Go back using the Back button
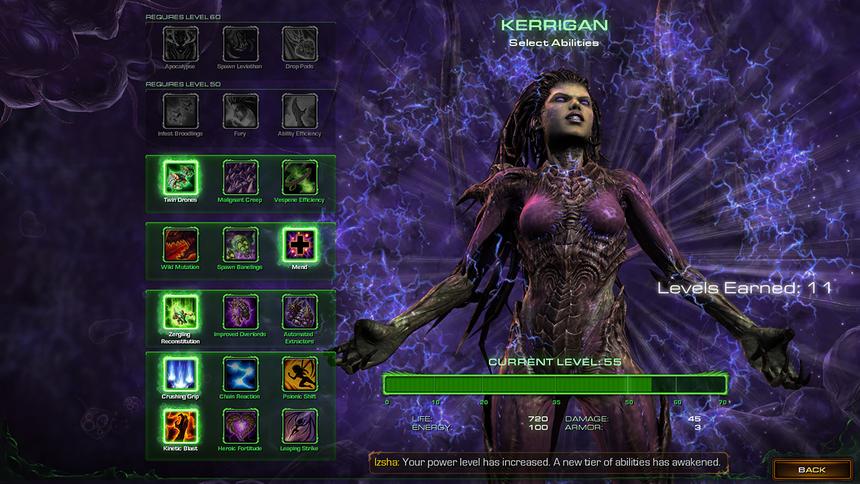The height and width of the screenshot is (484, 860). [x=811, y=469]
